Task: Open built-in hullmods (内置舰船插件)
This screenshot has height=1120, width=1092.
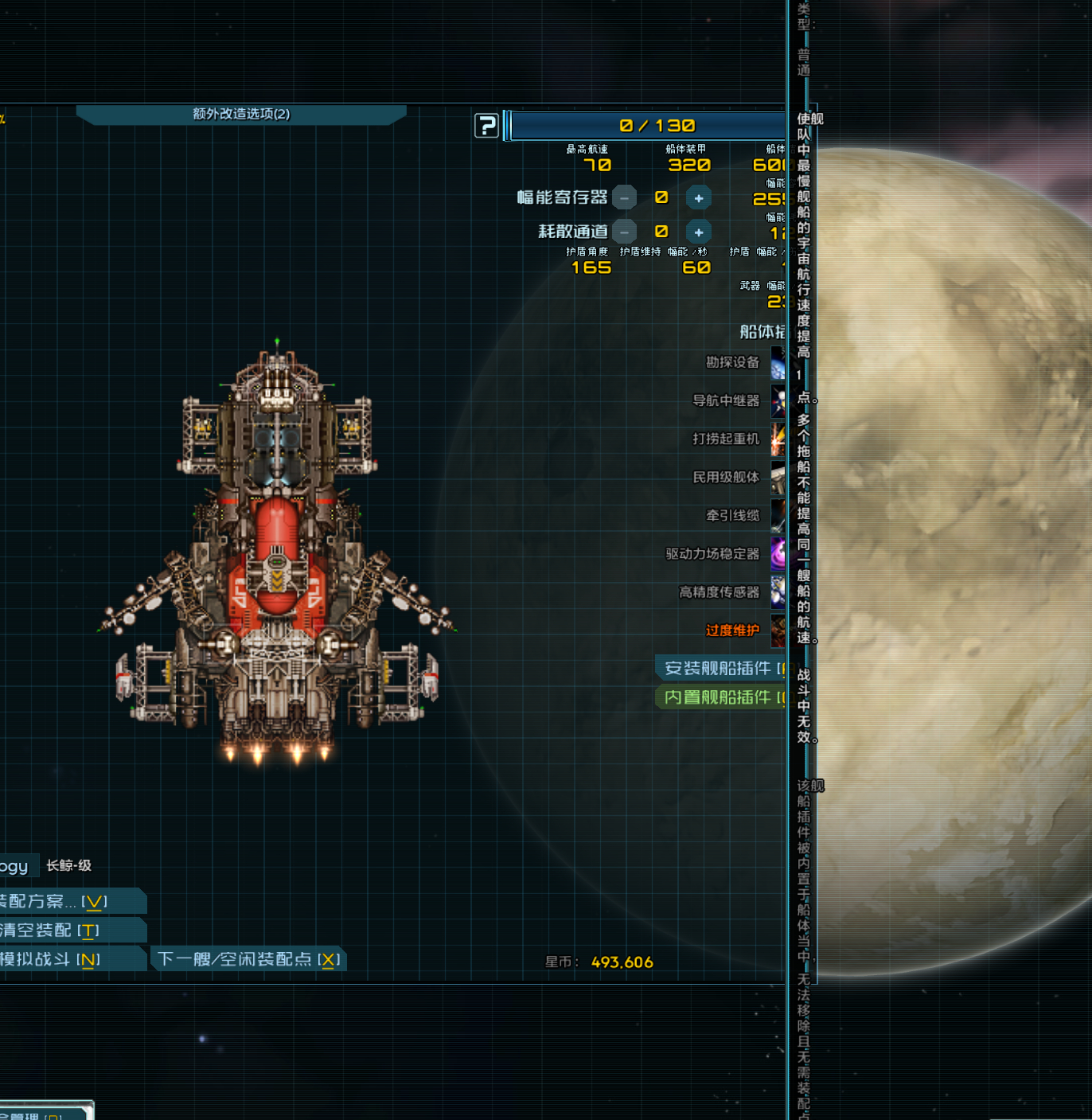Action: click(720, 697)
